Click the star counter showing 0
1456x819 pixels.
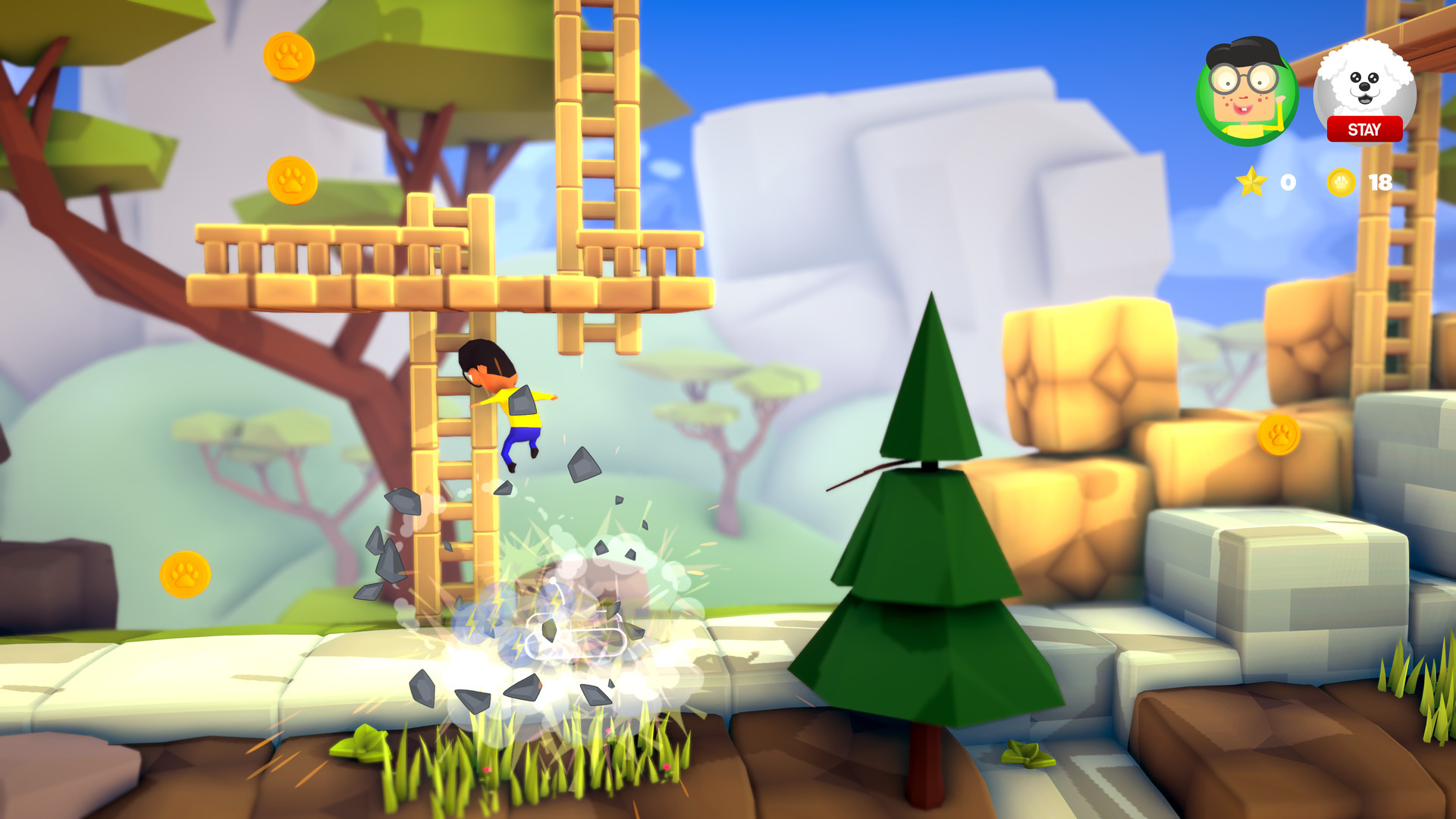click(x=1285, y=182)
